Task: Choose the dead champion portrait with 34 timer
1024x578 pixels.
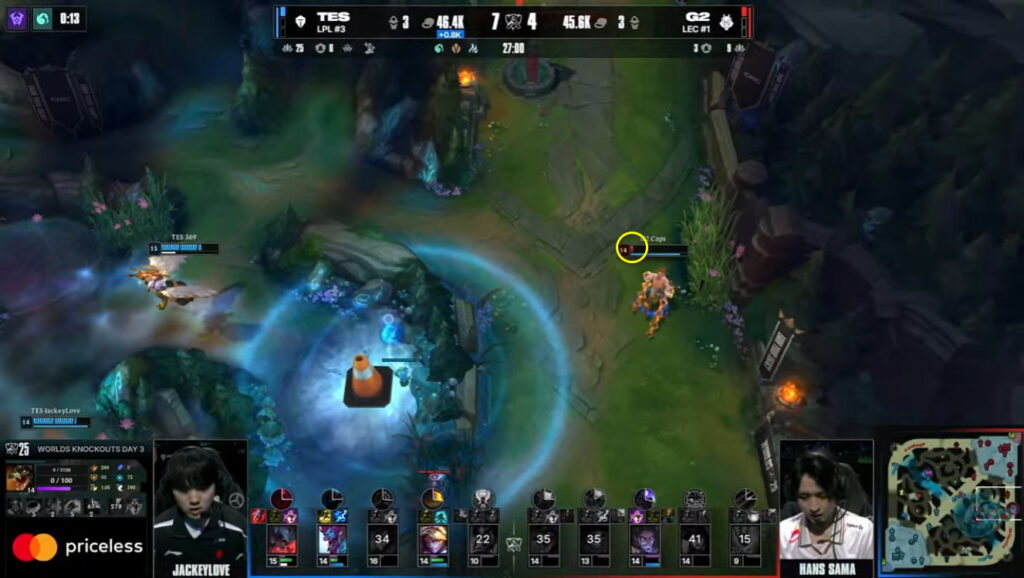Action: [382, 539]
